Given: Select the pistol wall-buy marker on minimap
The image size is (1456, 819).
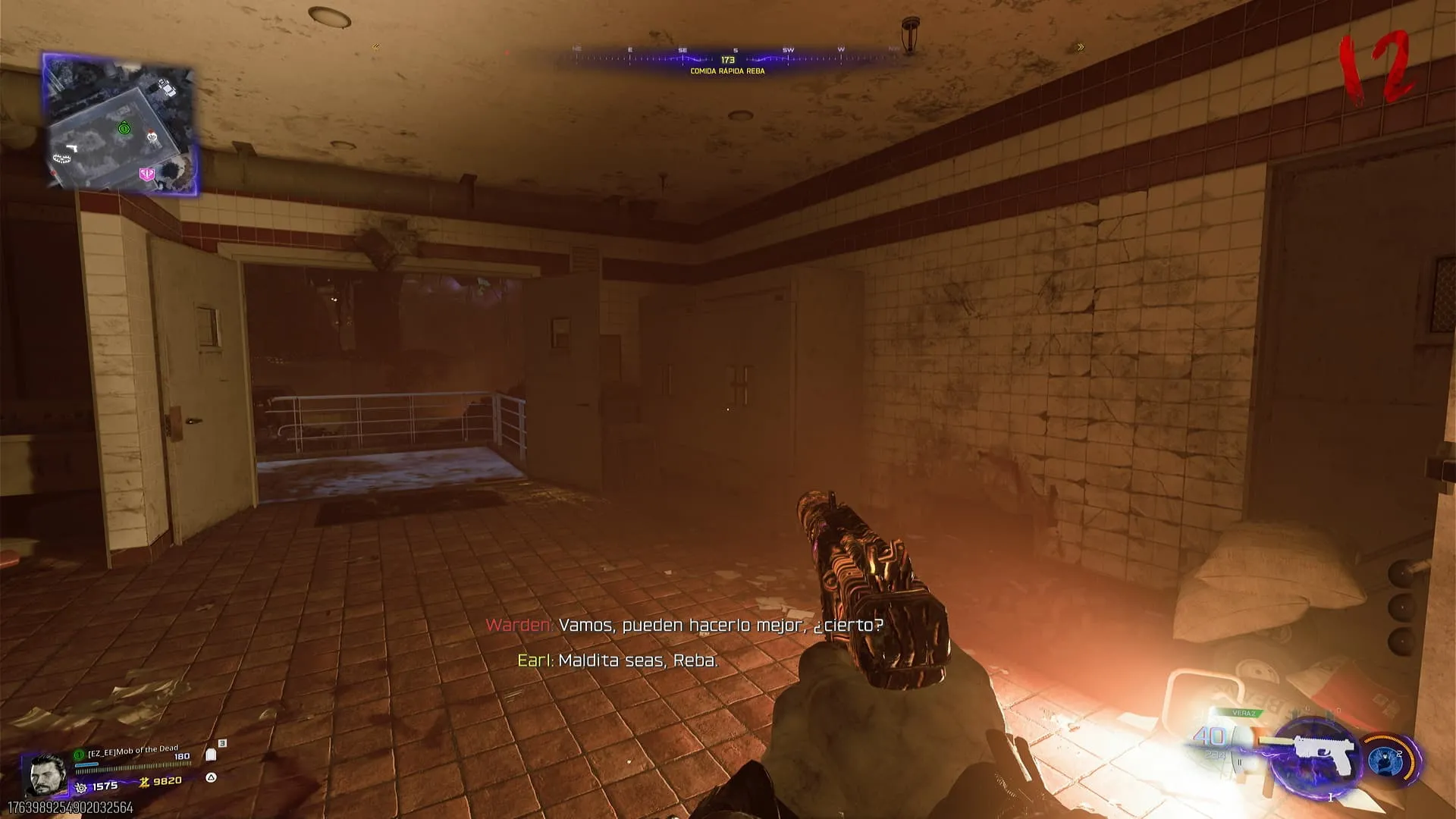Looking at the screenshot, I should tap(72, 147).
